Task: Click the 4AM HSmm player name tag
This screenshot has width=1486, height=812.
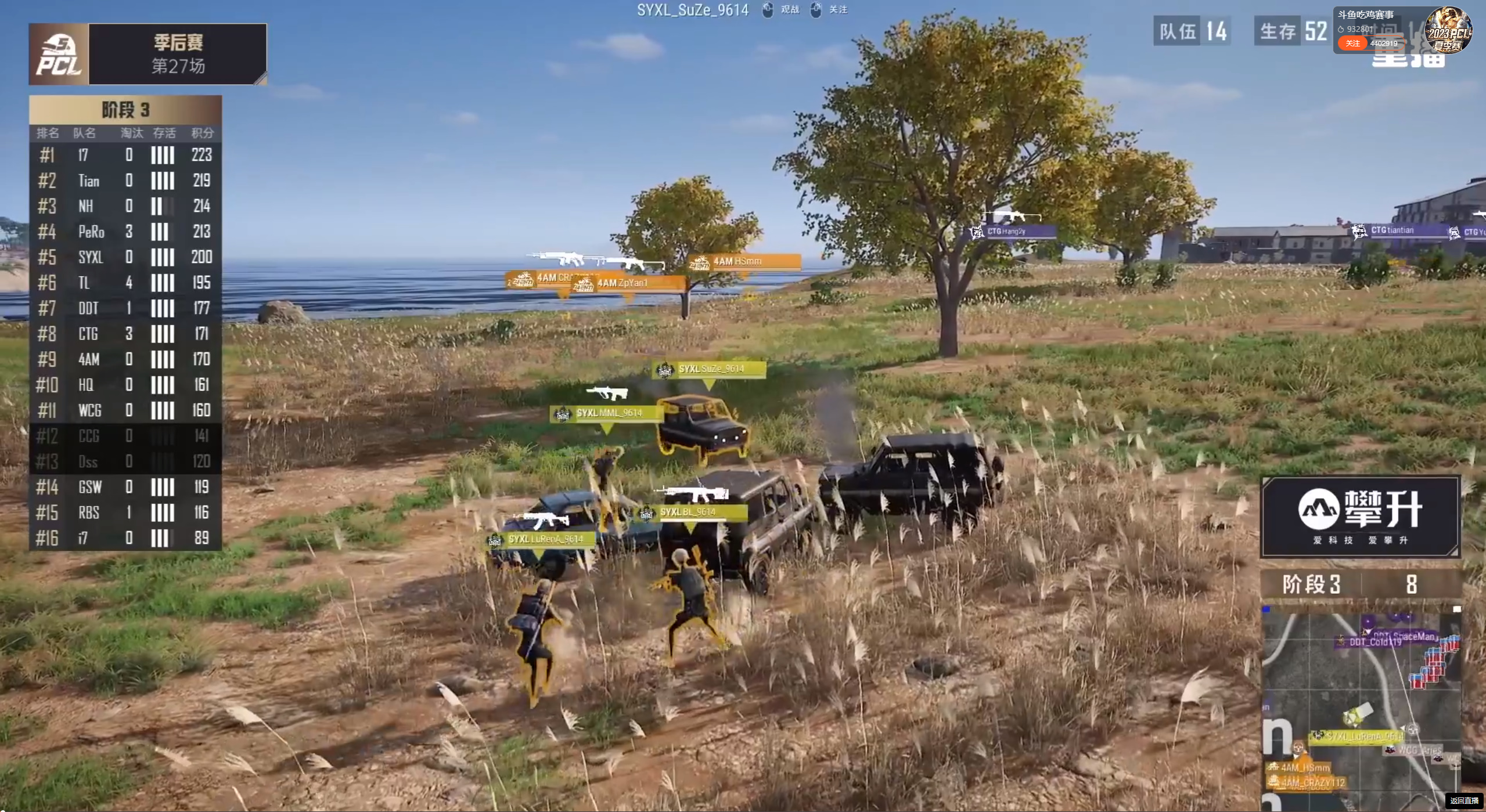Action: tap(745, 262)
